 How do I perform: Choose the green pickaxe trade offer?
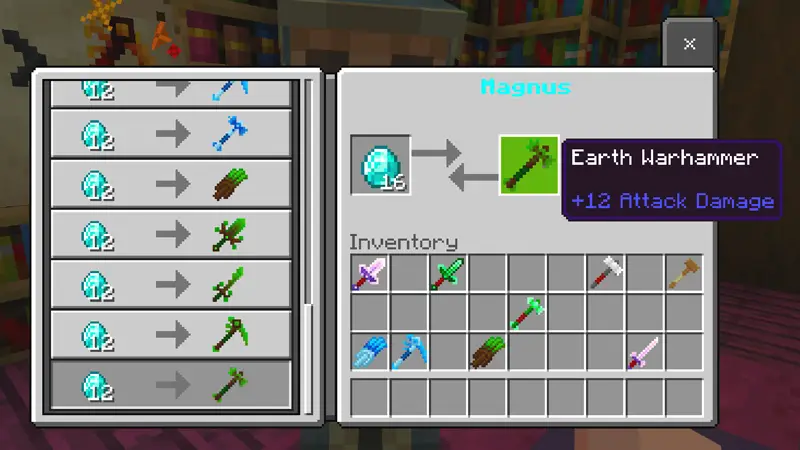click(x=171, y=335)
